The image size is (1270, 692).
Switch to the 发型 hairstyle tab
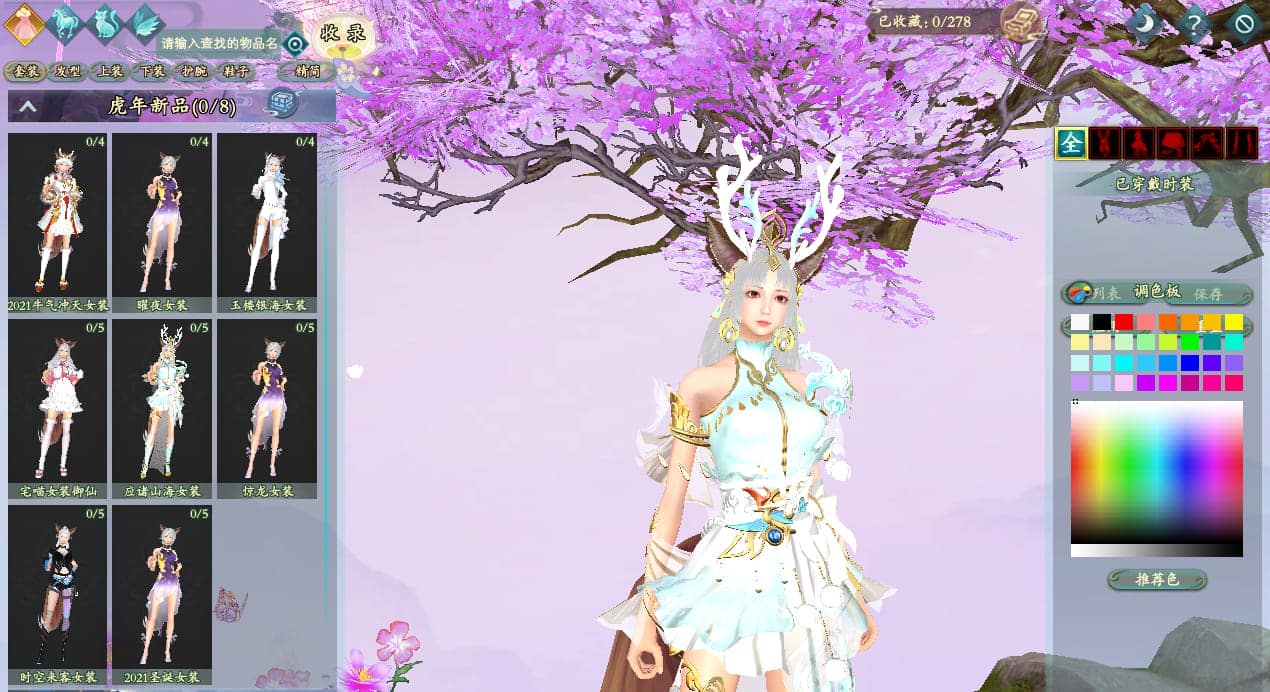pyautogui.click(x=67, y=71)
